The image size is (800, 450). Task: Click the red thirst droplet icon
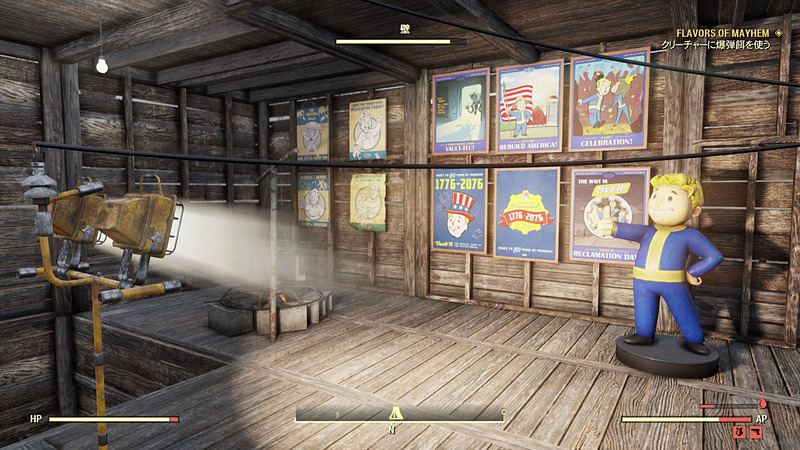point(763,404)
